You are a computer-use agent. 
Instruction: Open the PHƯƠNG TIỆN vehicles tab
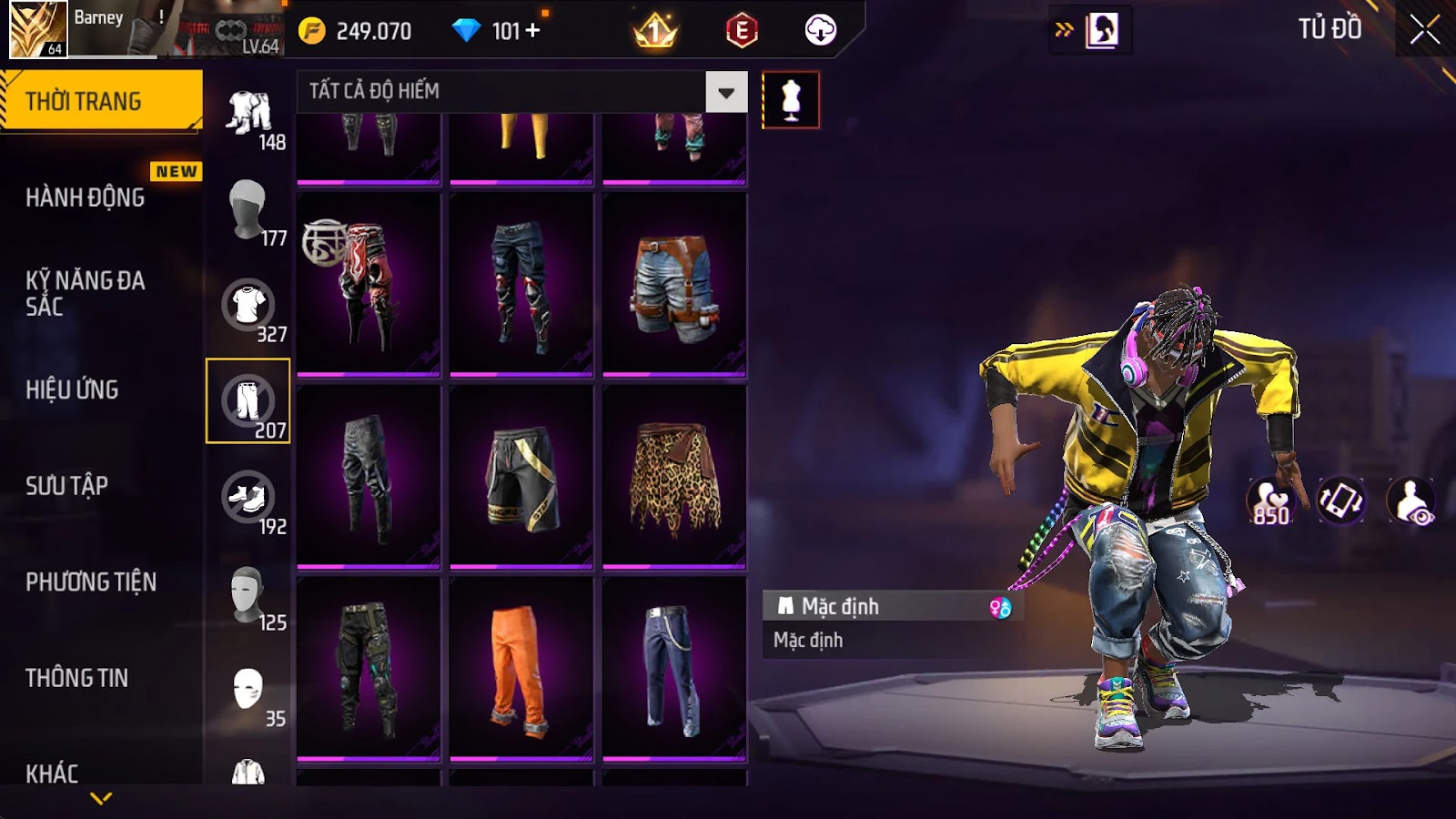click(91, 581)
